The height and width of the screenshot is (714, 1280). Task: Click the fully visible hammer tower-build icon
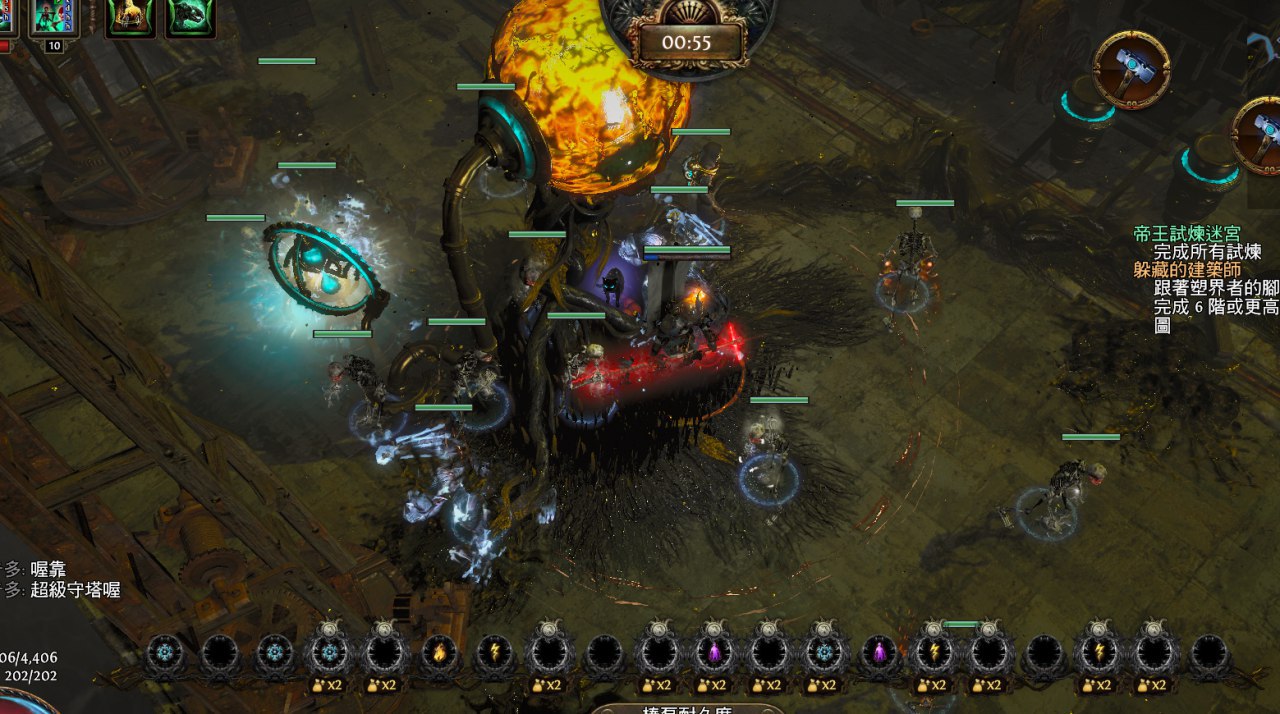click(x=1131, y=69)
